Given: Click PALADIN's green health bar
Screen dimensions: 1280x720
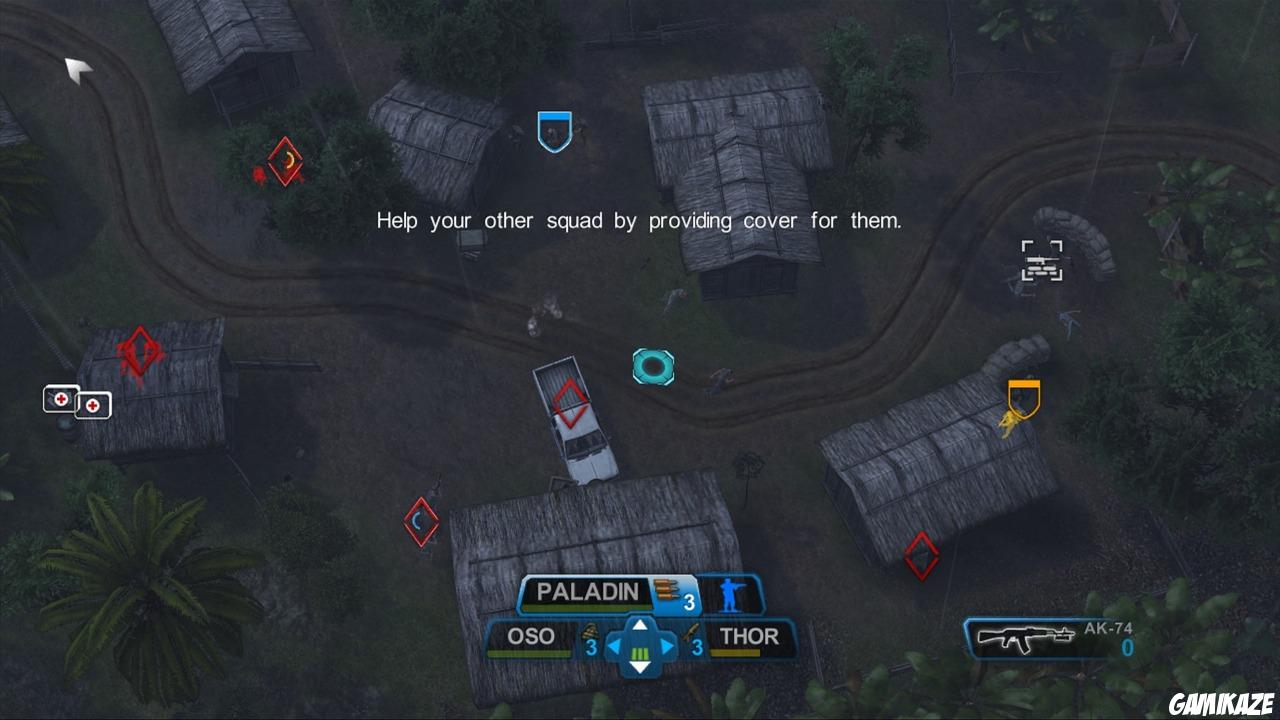Looking at the screenshot, I should point(586,607).
